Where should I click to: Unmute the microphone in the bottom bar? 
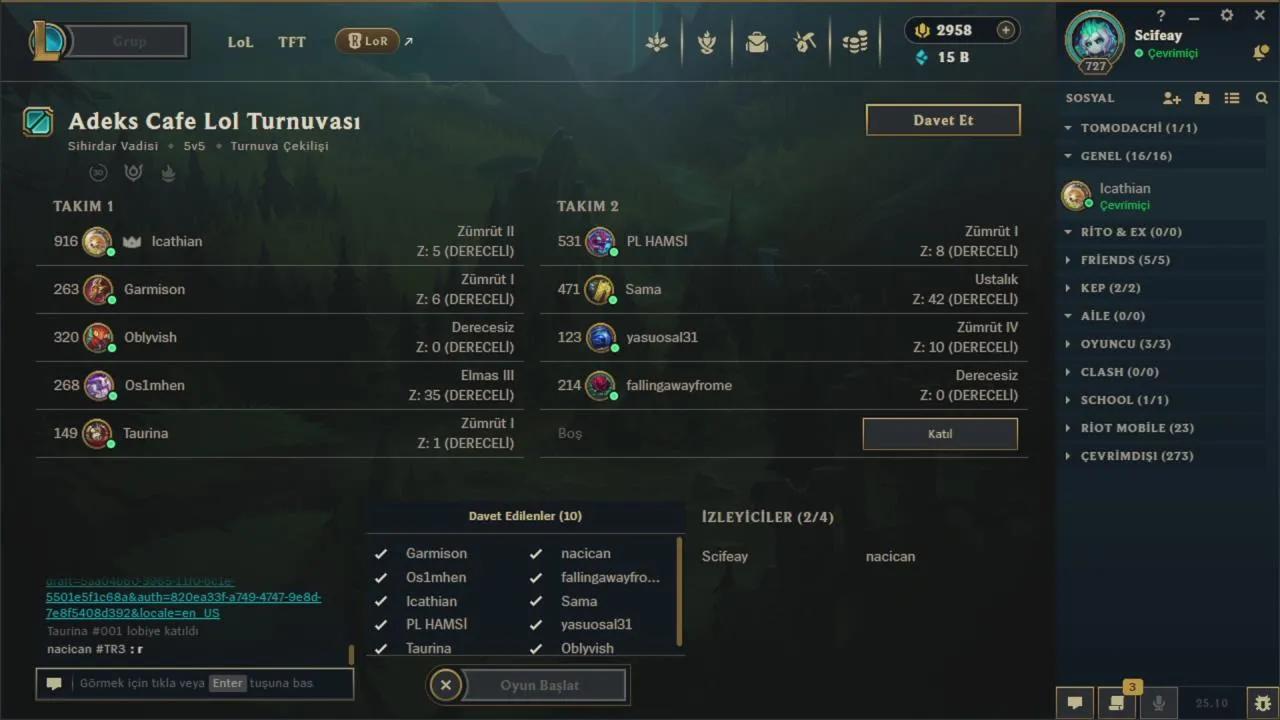(1160, 704)
